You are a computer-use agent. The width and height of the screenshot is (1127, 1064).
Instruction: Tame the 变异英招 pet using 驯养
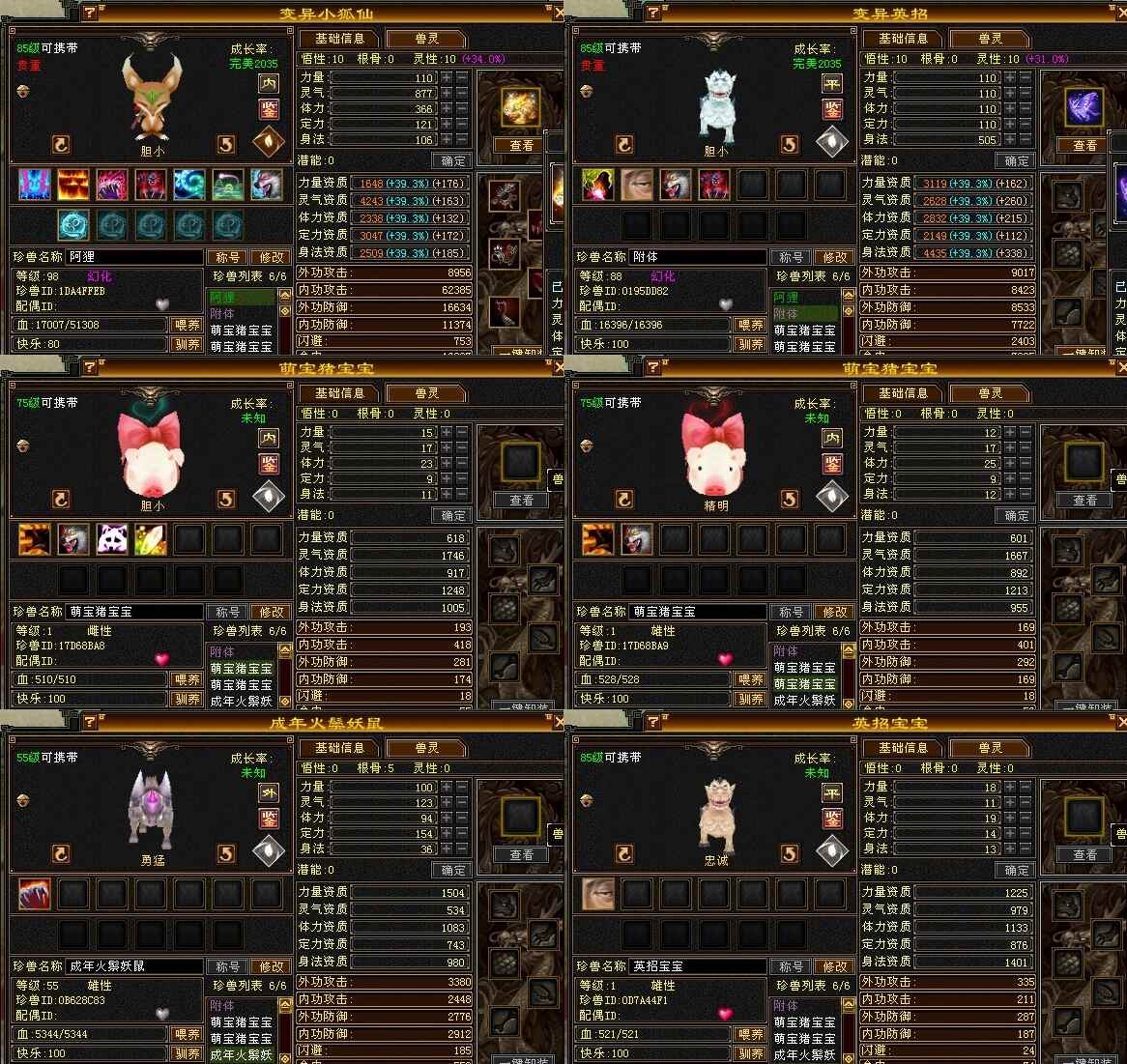750,344
